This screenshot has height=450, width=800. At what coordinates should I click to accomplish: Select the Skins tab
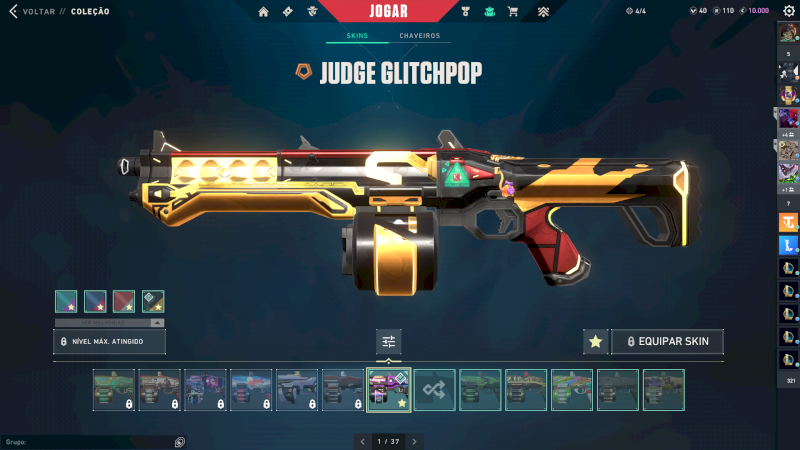(357, 36)
